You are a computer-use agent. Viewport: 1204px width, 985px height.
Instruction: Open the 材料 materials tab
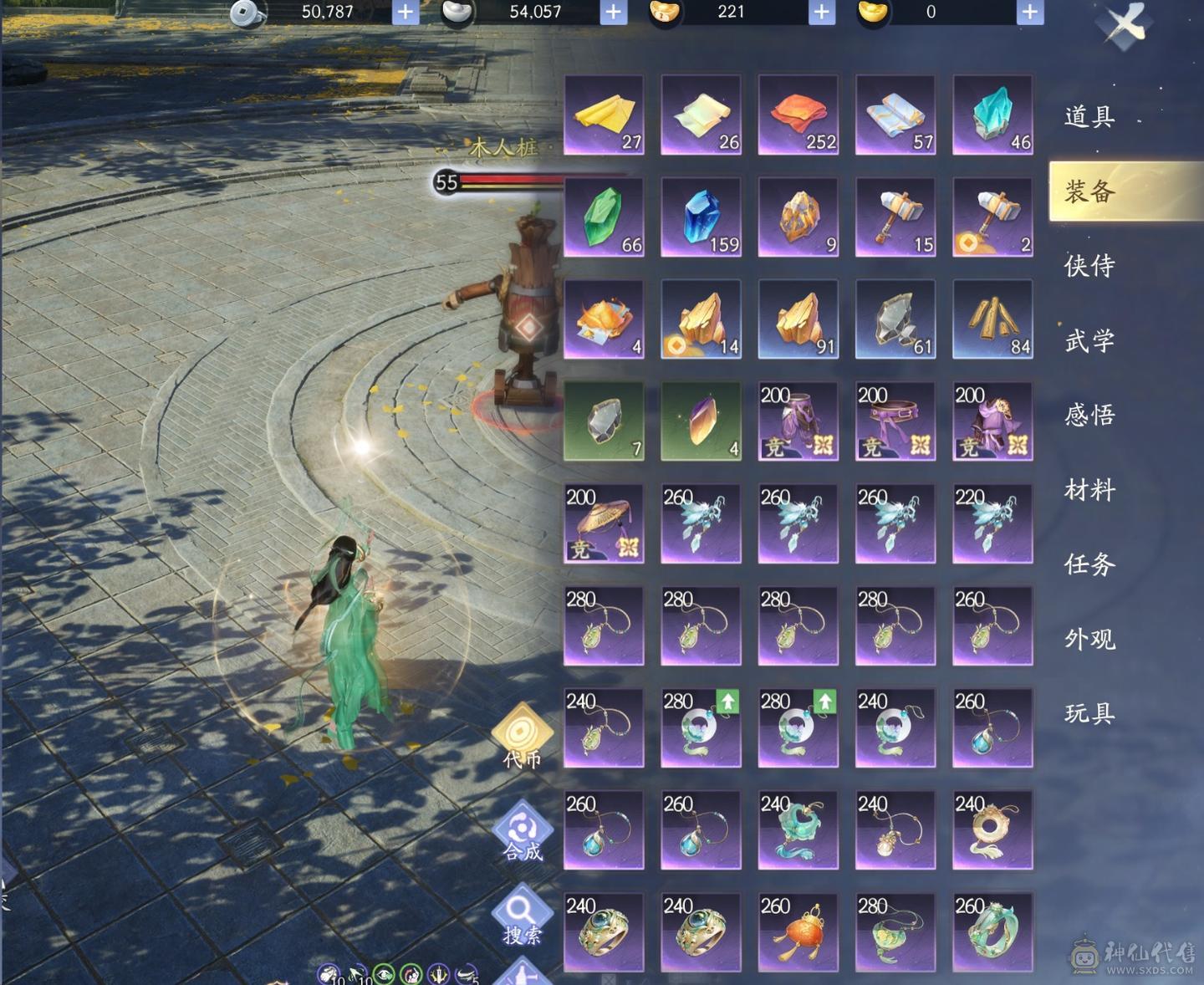1089,490
